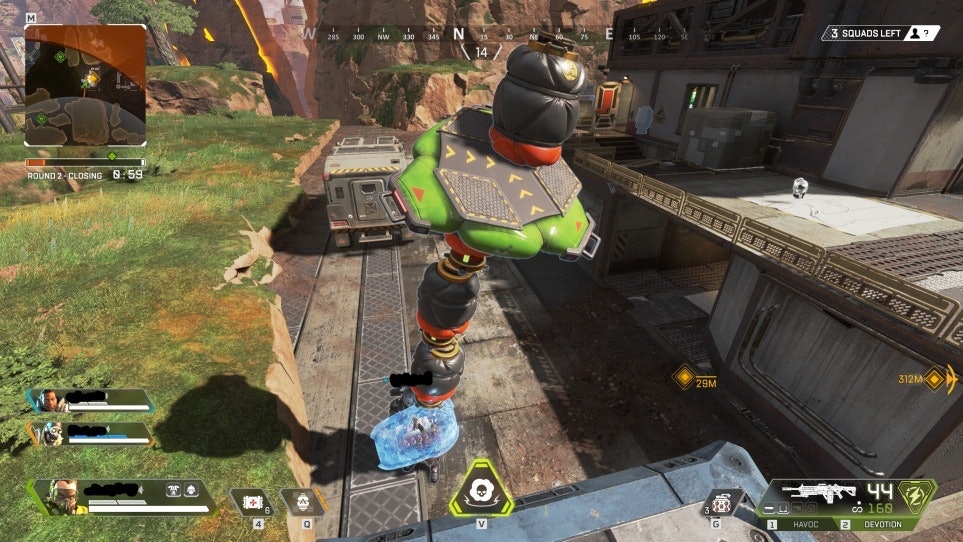Click the 29M ping marker

684,377
